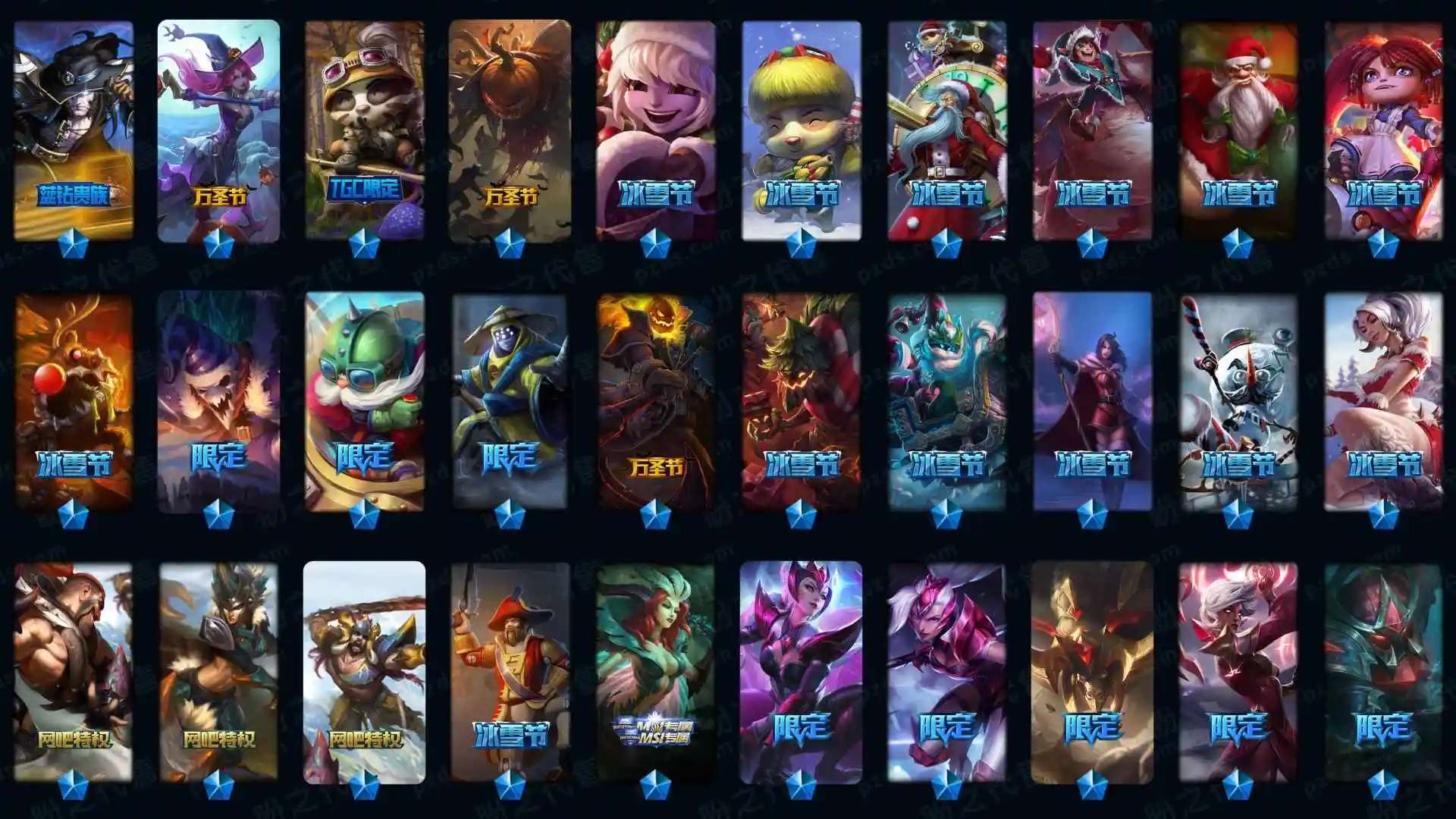Pick the 限定 straw-hat Jax skin card
Viewport: 1456px width, 819px height.
(x=510, y=402)
